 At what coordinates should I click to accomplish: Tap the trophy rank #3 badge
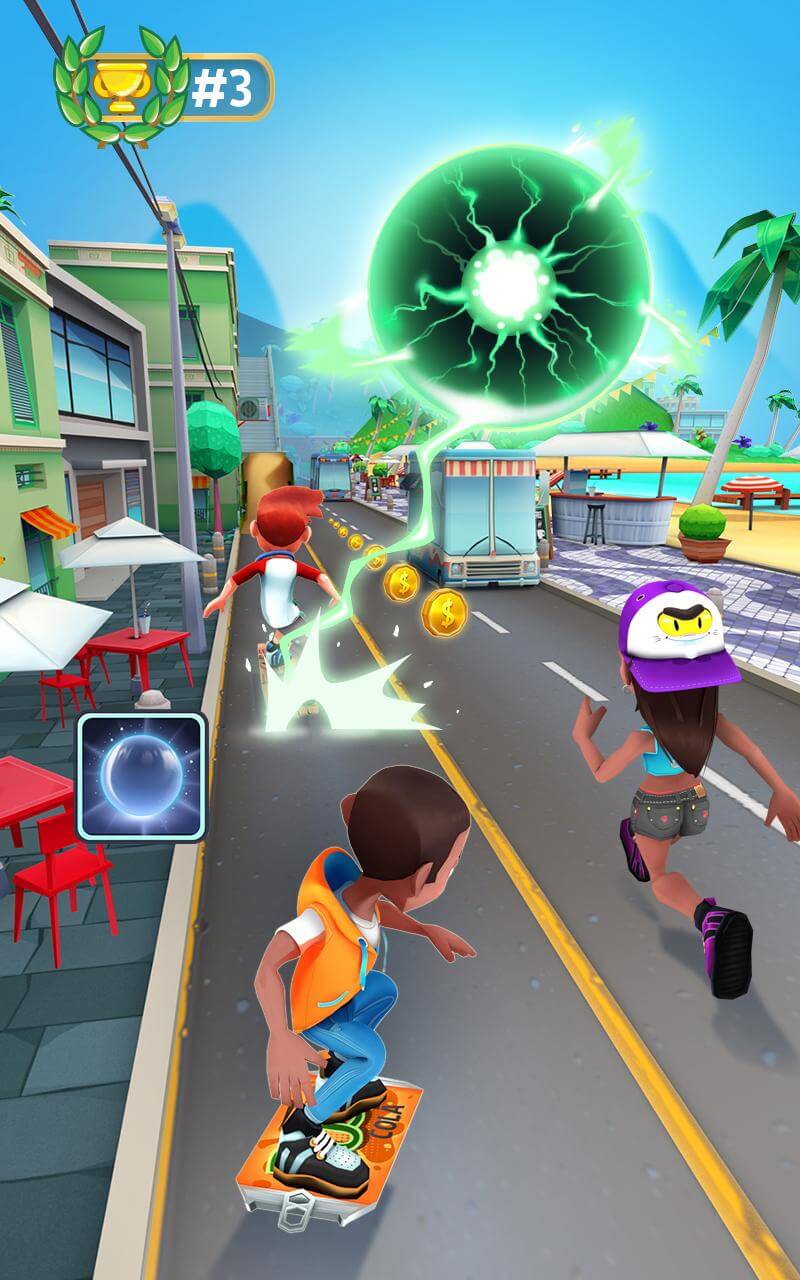pyautogui.click(x=165, y=87)
